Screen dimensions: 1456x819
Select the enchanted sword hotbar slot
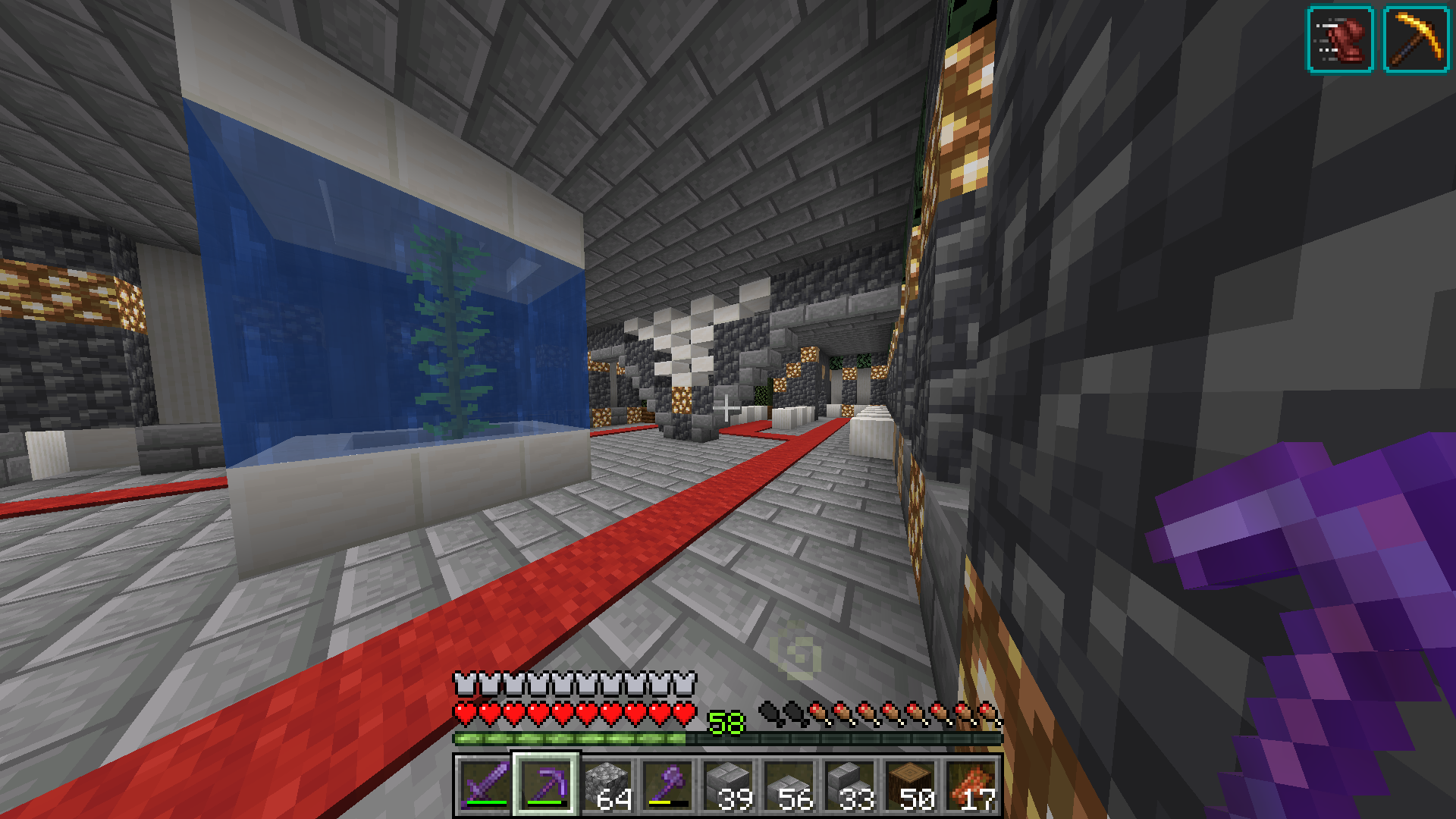tap(485, 786)
